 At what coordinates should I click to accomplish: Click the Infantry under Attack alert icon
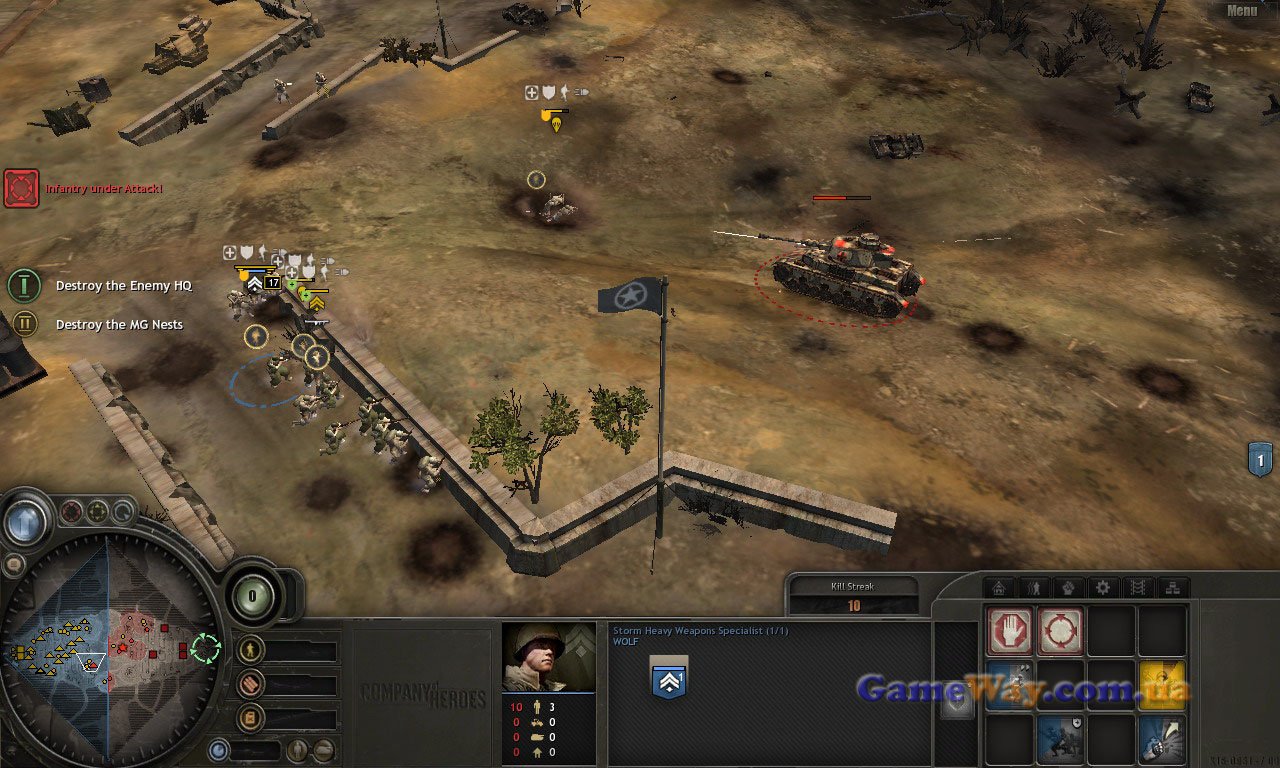(21, 188)
